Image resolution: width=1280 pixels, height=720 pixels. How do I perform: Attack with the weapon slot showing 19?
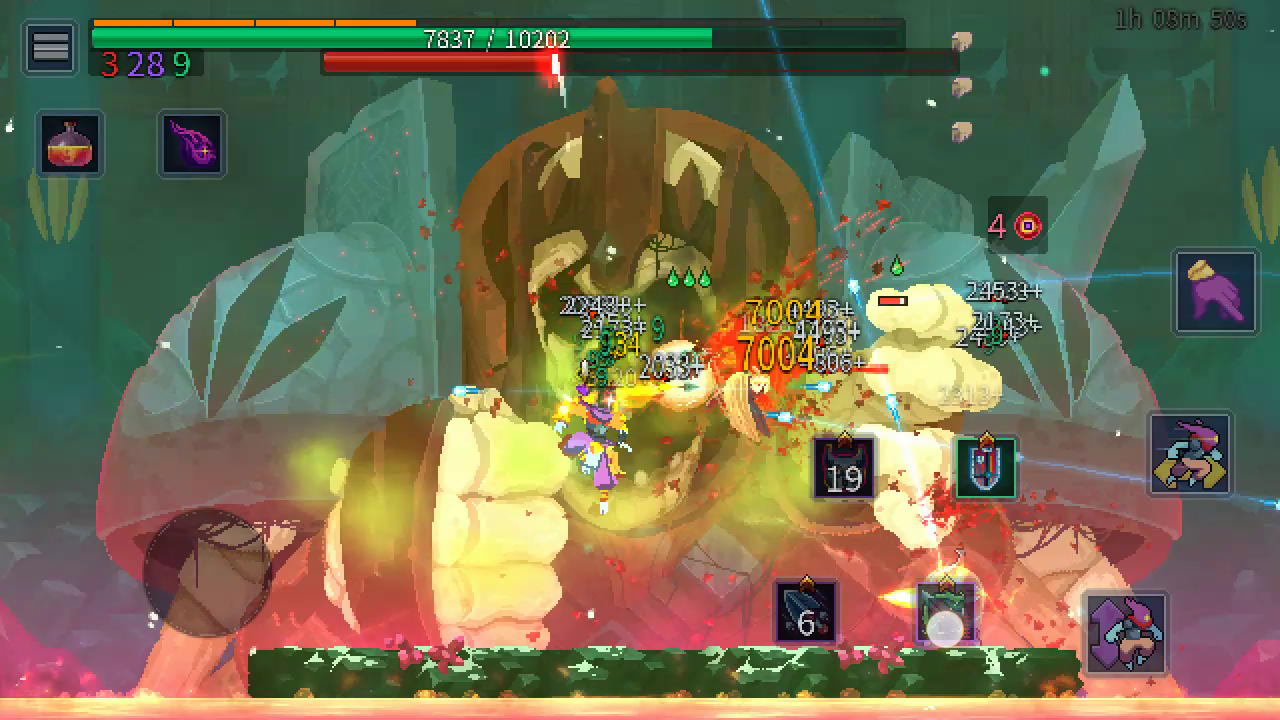[844, 468]
